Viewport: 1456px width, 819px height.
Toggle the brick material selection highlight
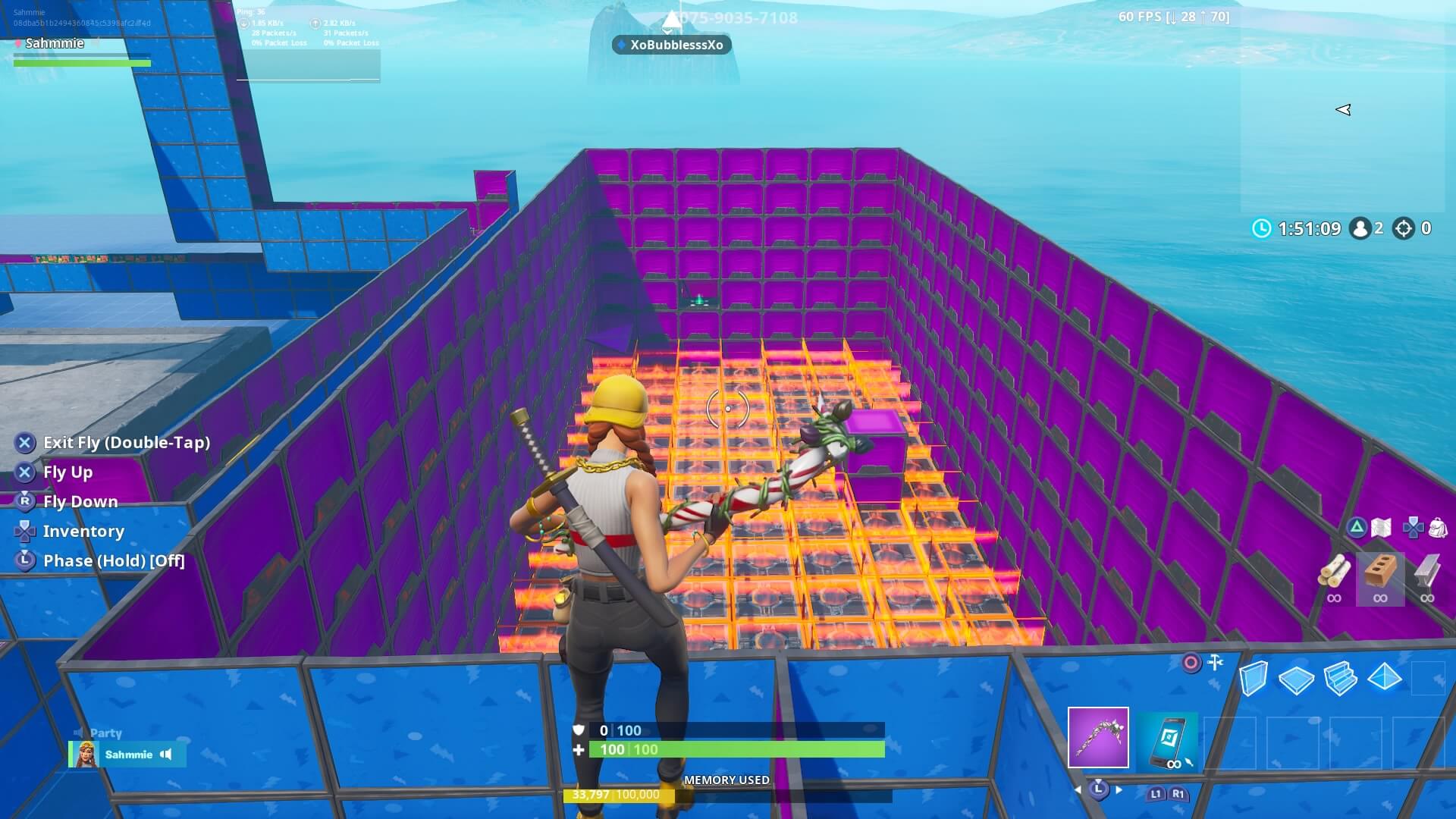[x=1379, y=580]
